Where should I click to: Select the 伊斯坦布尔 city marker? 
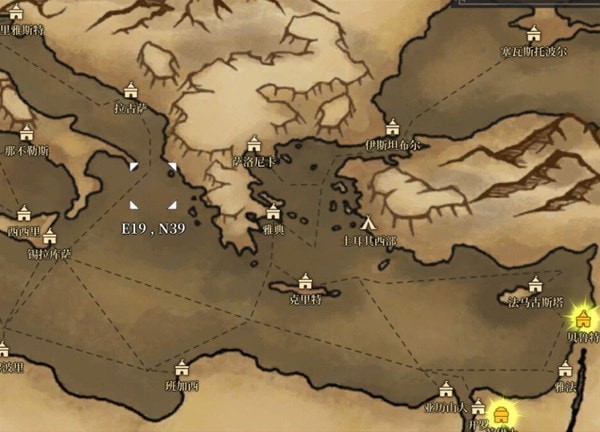click(392, 126)
